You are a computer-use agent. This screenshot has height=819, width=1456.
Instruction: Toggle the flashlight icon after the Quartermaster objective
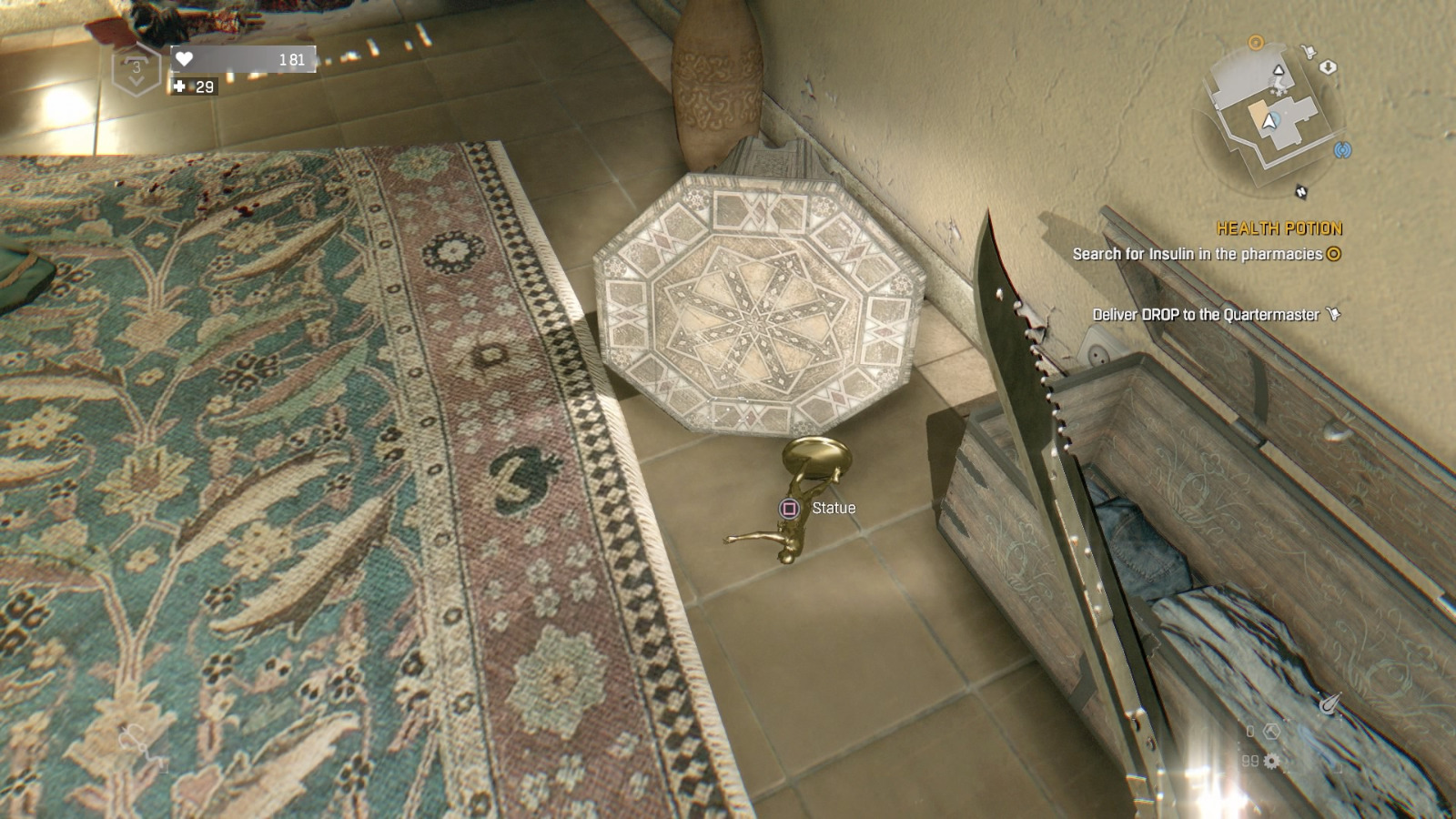point(1333,311)
